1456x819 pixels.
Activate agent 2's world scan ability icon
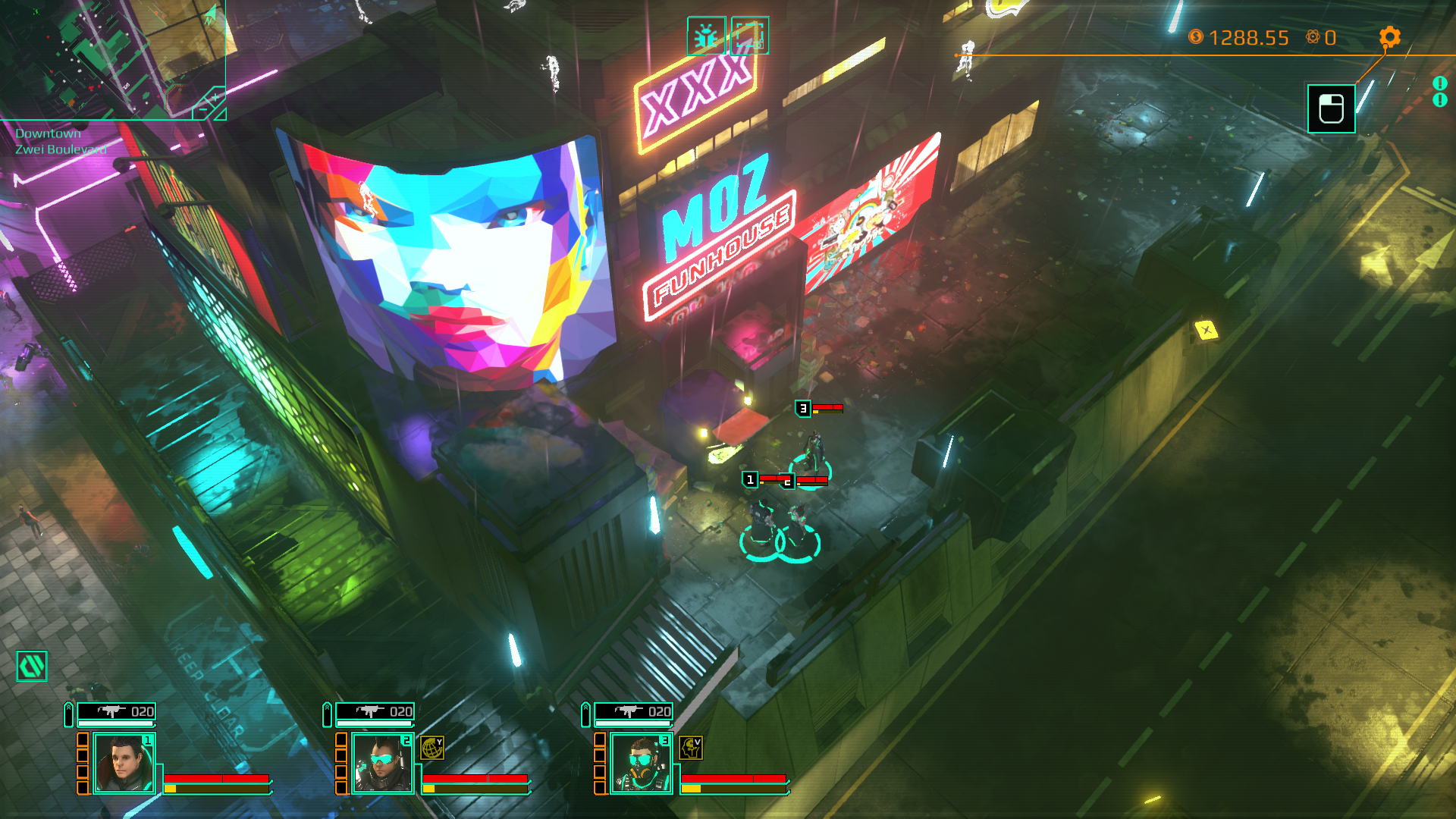point(431,747)
